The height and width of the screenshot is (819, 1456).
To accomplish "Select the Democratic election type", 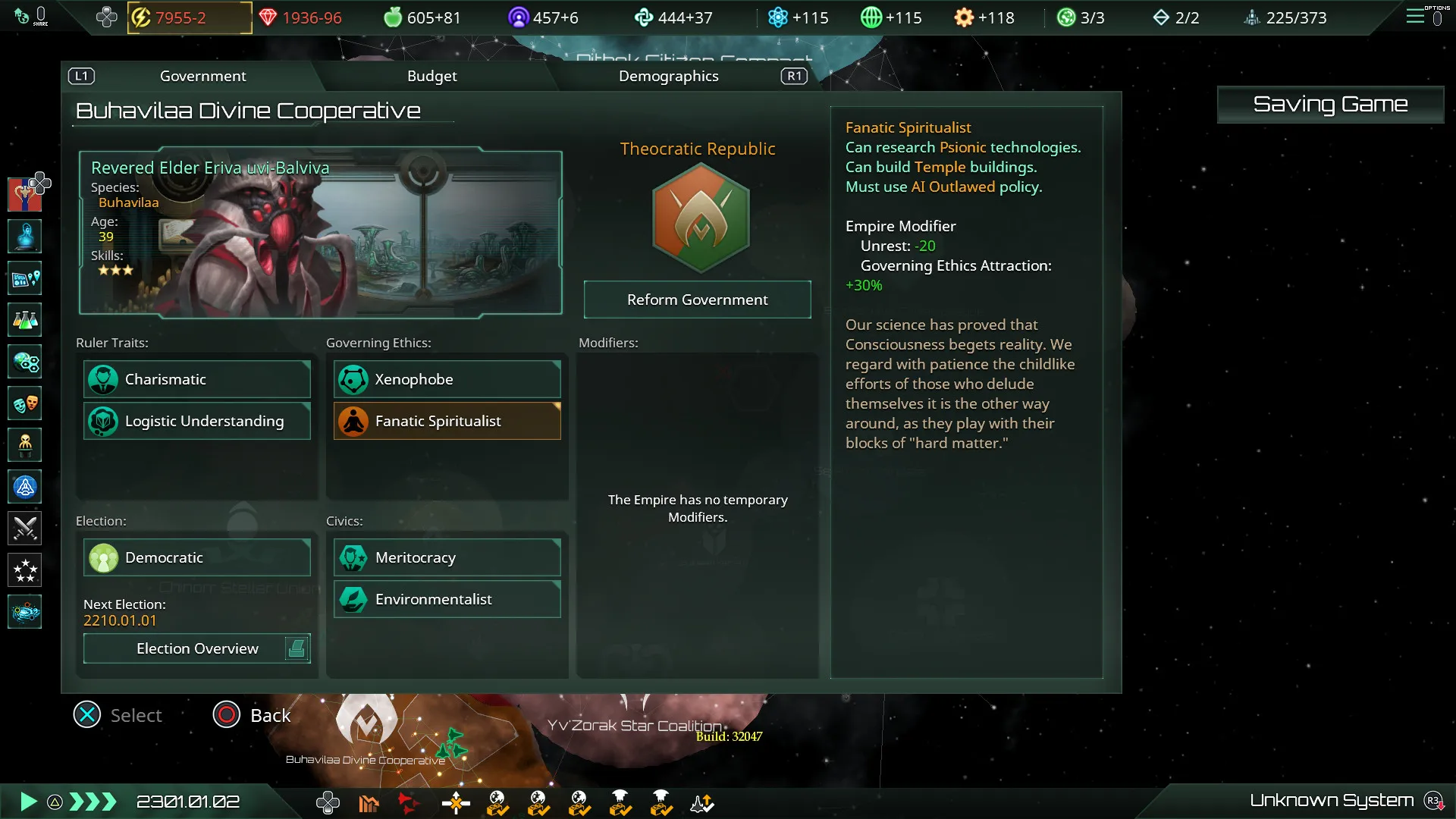I will (x=197, y=557).
